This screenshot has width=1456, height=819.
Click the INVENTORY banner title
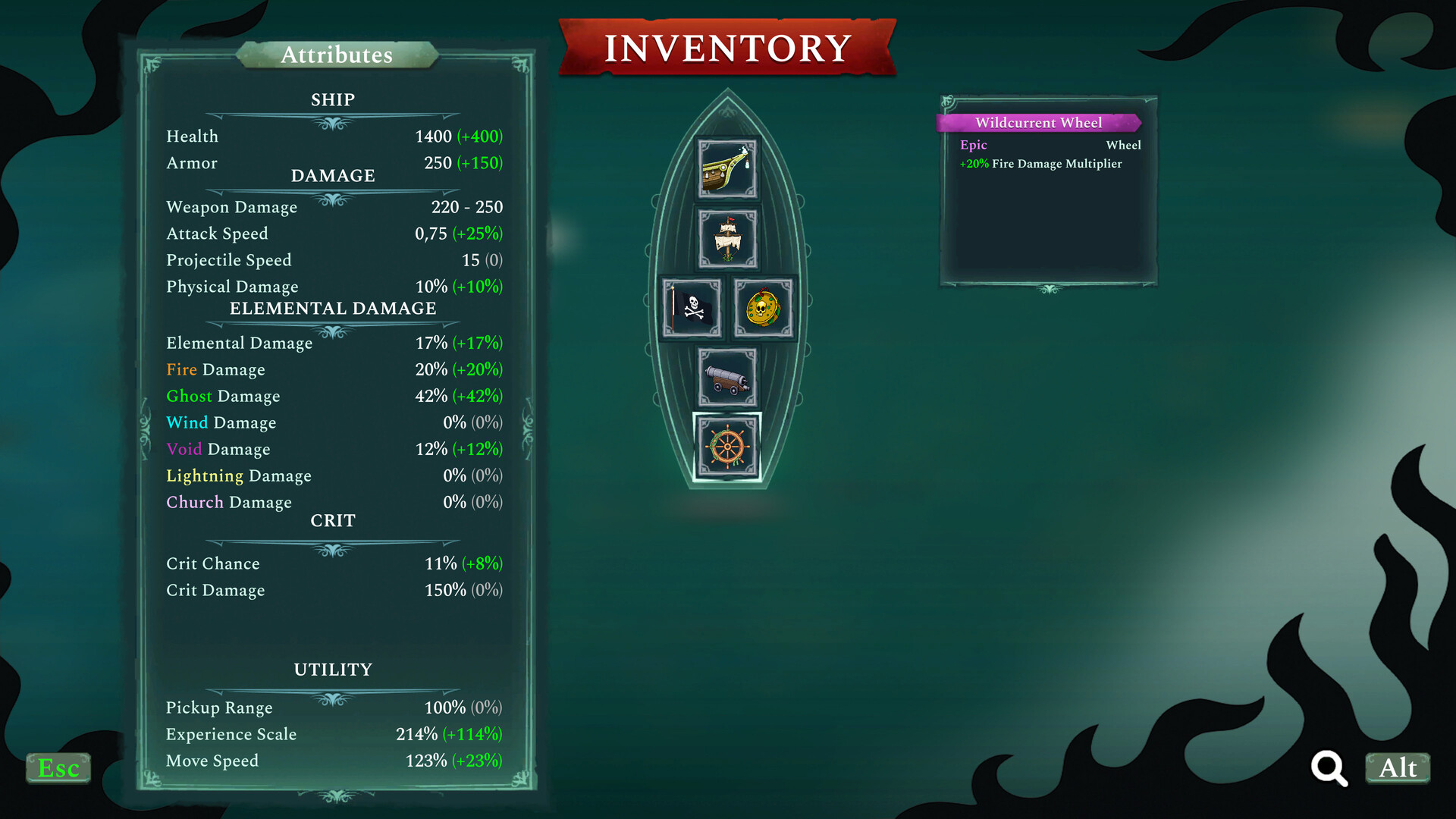(x=726, y=45)
